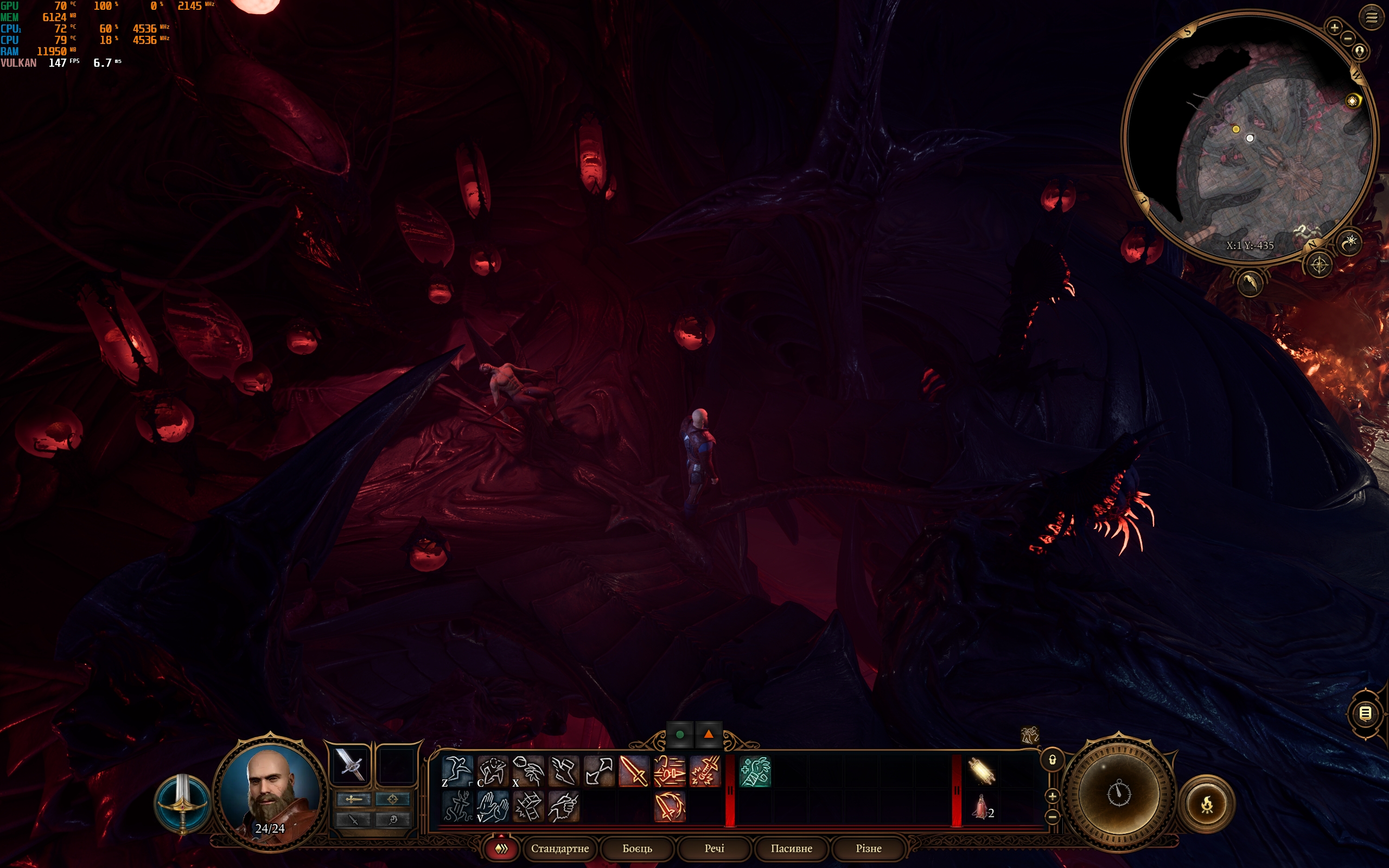Select the red potion flask slot
This screenshot has height=868, width=1389.
point(981,806)
